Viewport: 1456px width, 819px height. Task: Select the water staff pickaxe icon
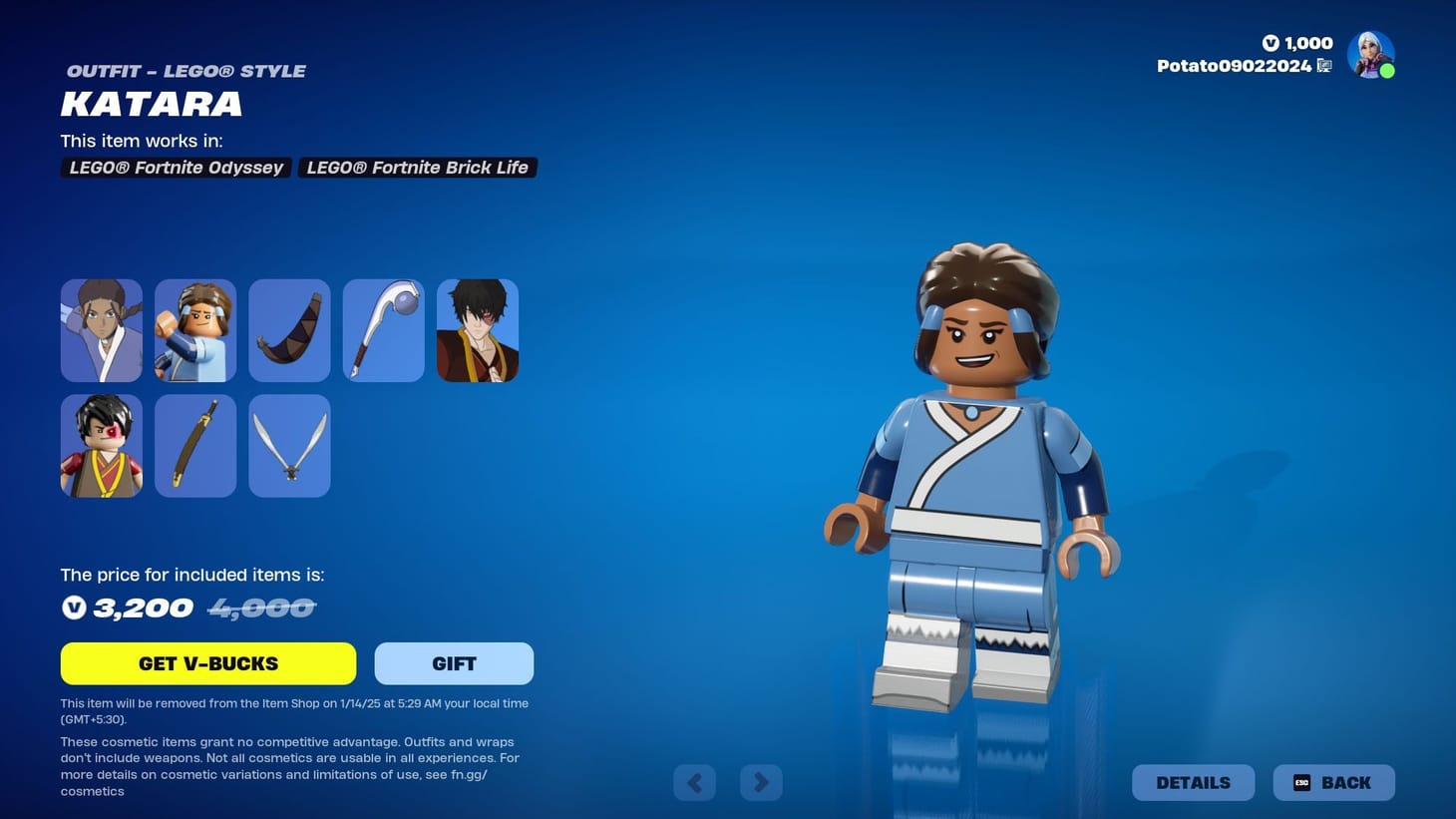(383, 330)
